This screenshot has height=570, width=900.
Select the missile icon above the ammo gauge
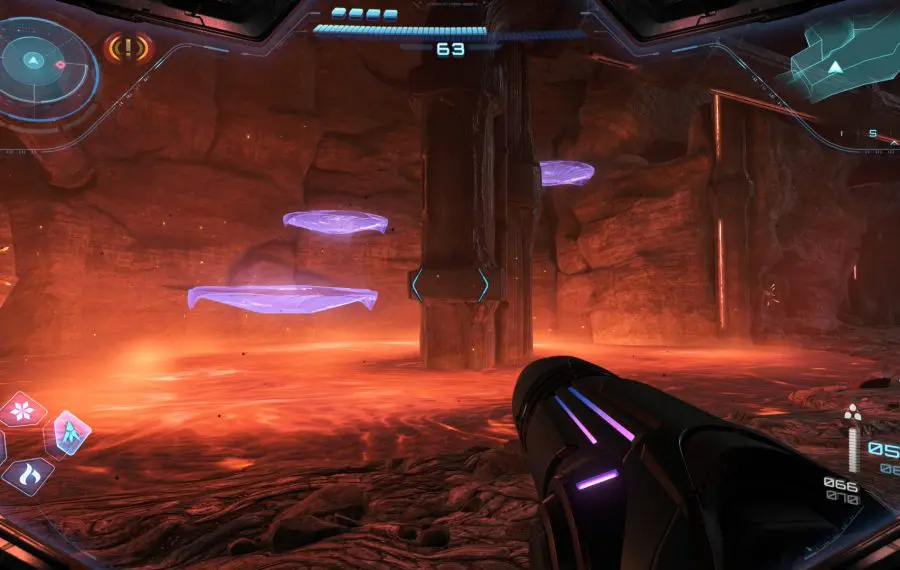click(852, 413)
